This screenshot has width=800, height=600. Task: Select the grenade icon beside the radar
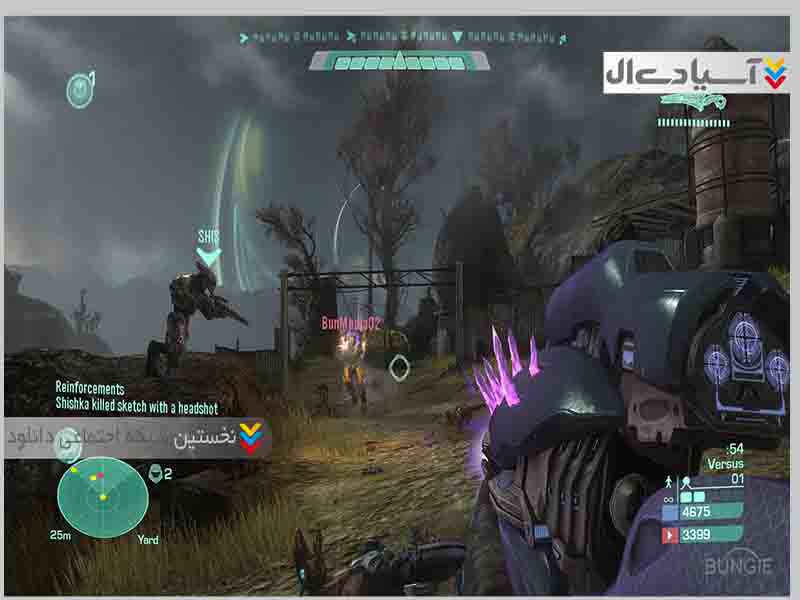click(x=156, y=473)
